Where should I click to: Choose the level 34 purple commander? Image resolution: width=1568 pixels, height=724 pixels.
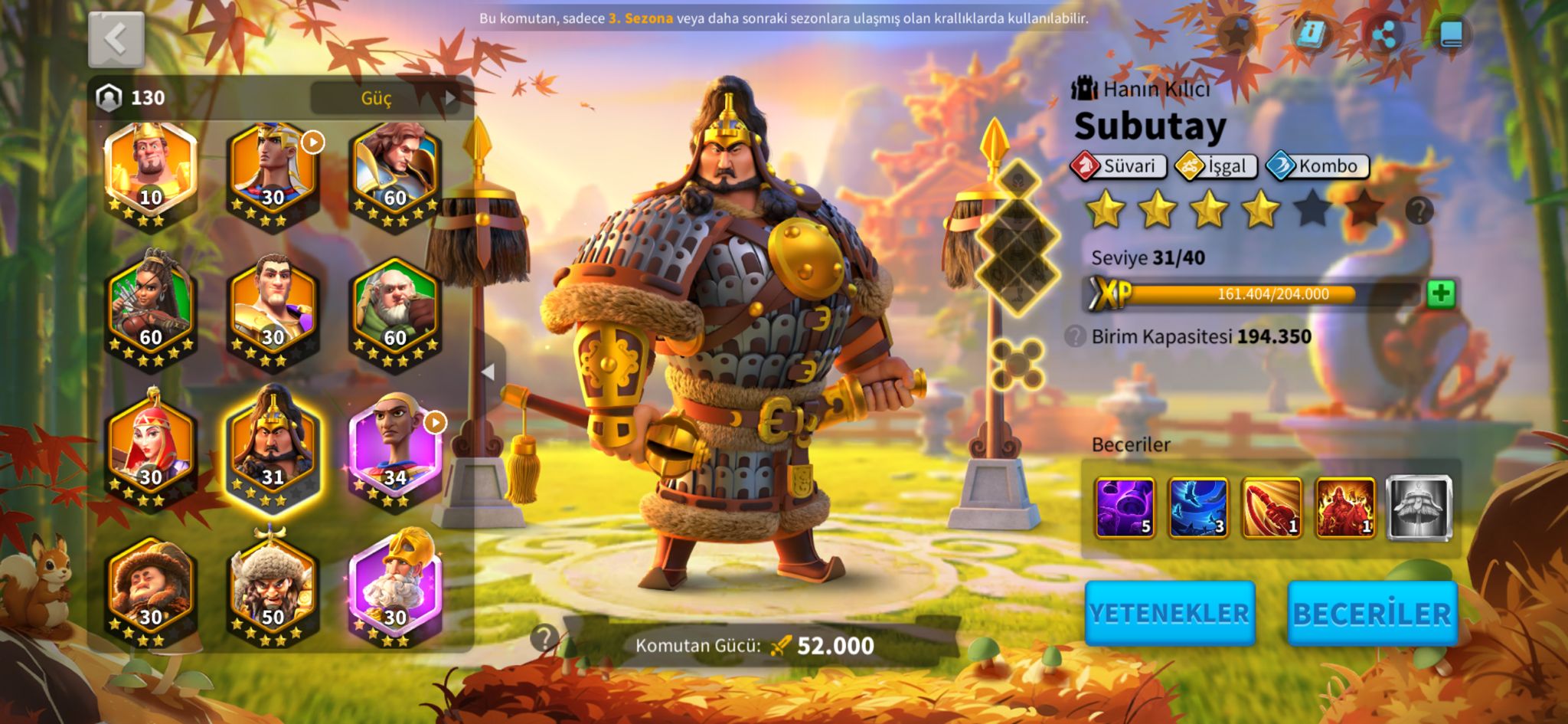click(x=395, y=447)
